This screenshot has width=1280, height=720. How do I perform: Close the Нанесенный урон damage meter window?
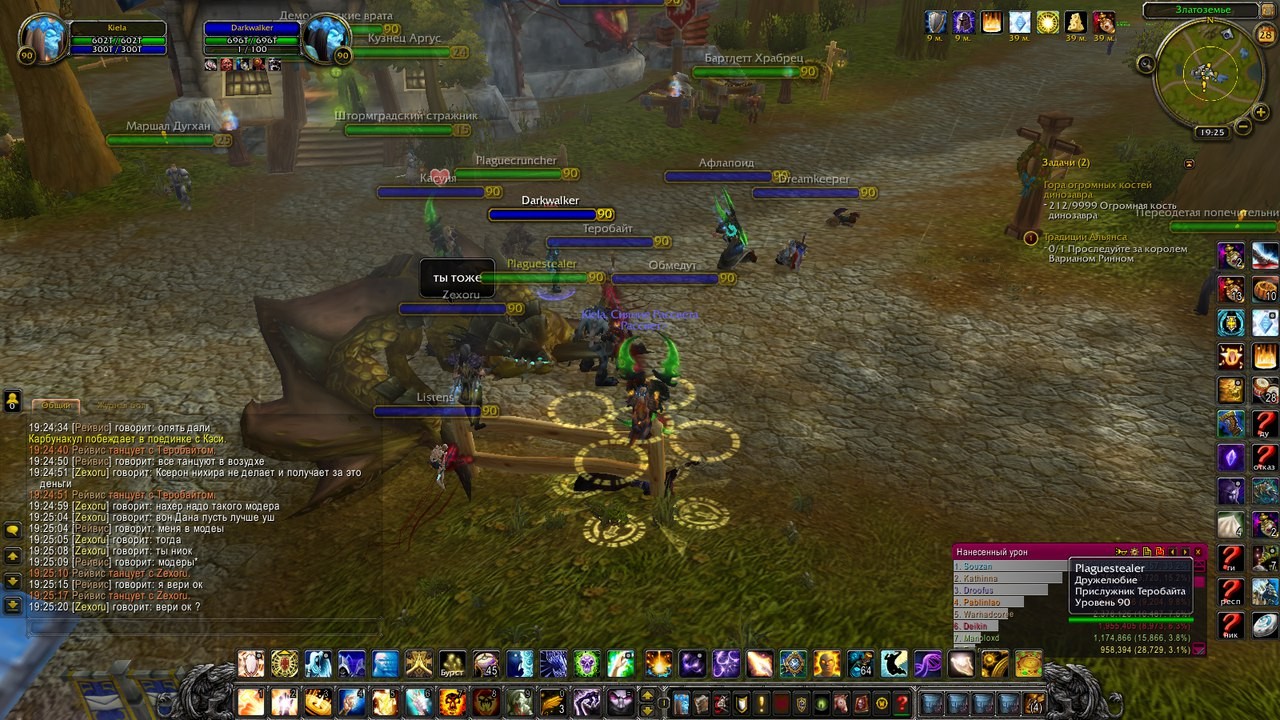coord(1198,552)
